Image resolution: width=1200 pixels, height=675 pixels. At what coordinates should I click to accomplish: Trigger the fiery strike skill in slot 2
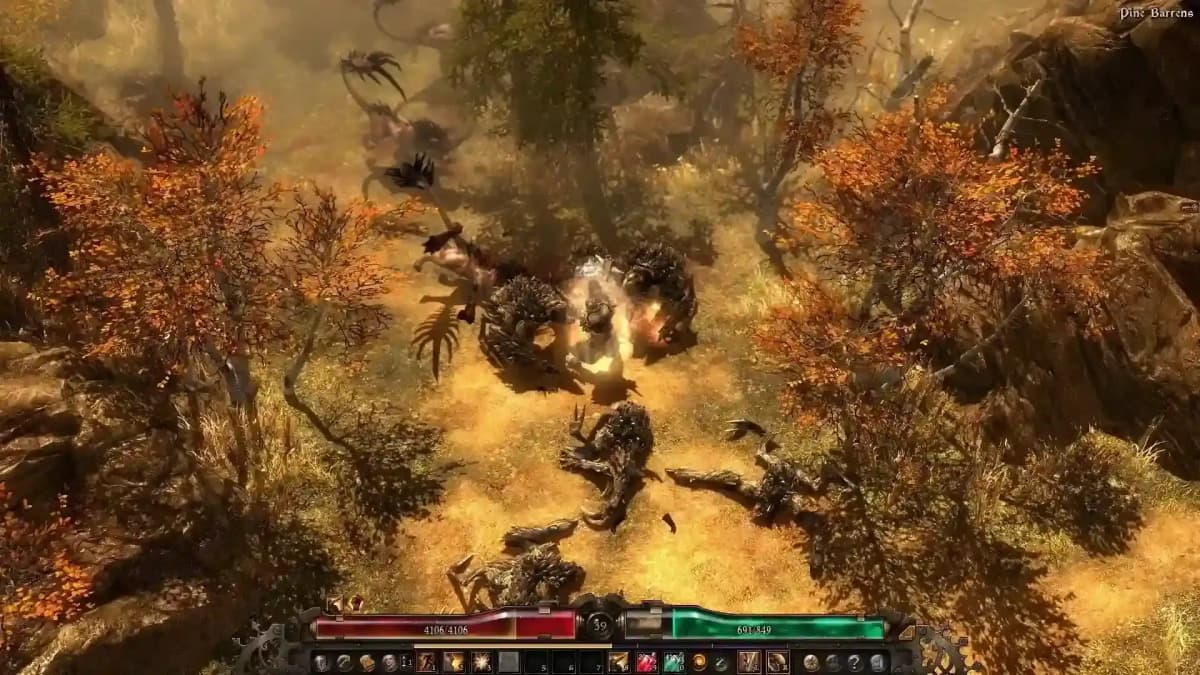point(454,662)
